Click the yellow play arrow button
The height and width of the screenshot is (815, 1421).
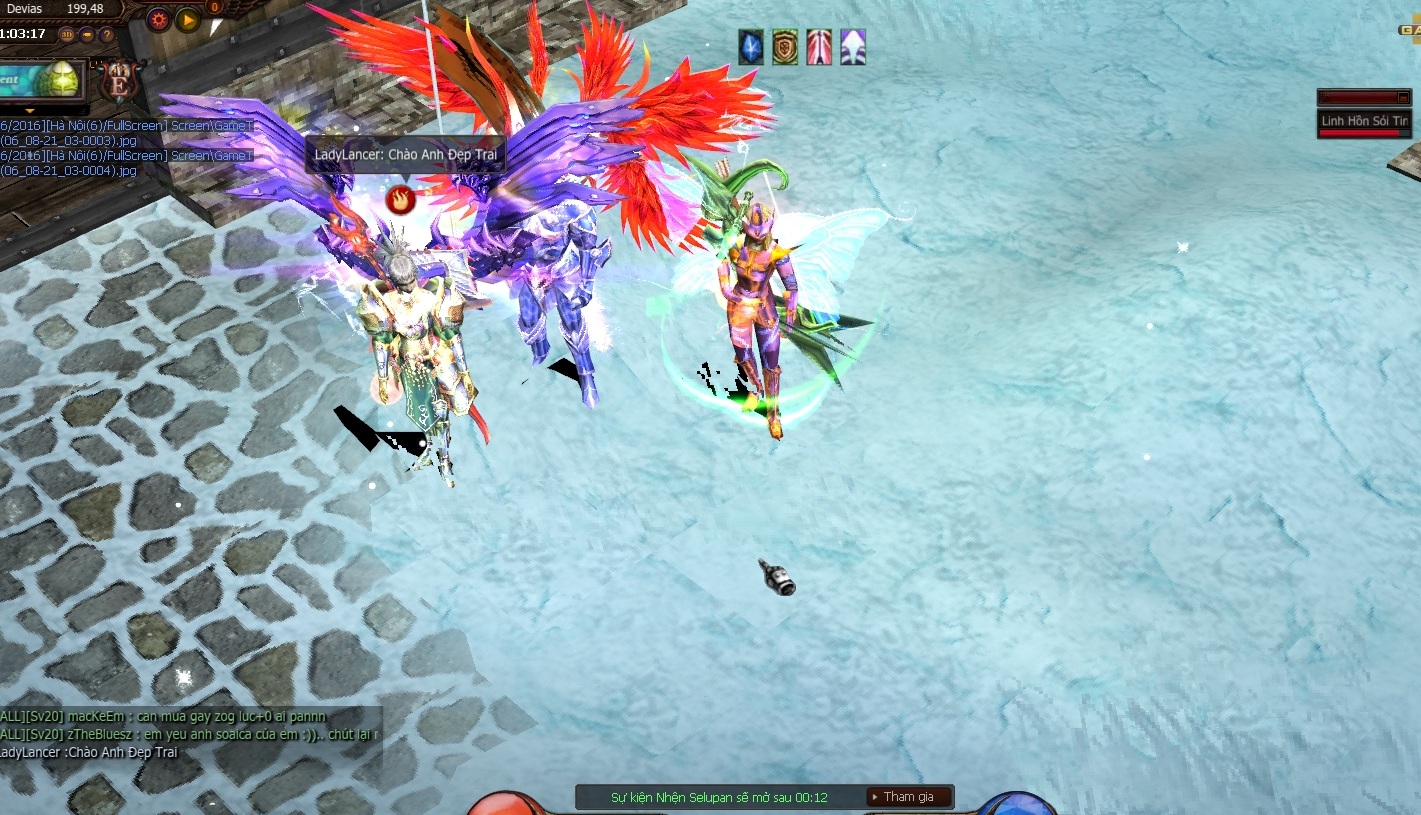[x=187, y=19]
